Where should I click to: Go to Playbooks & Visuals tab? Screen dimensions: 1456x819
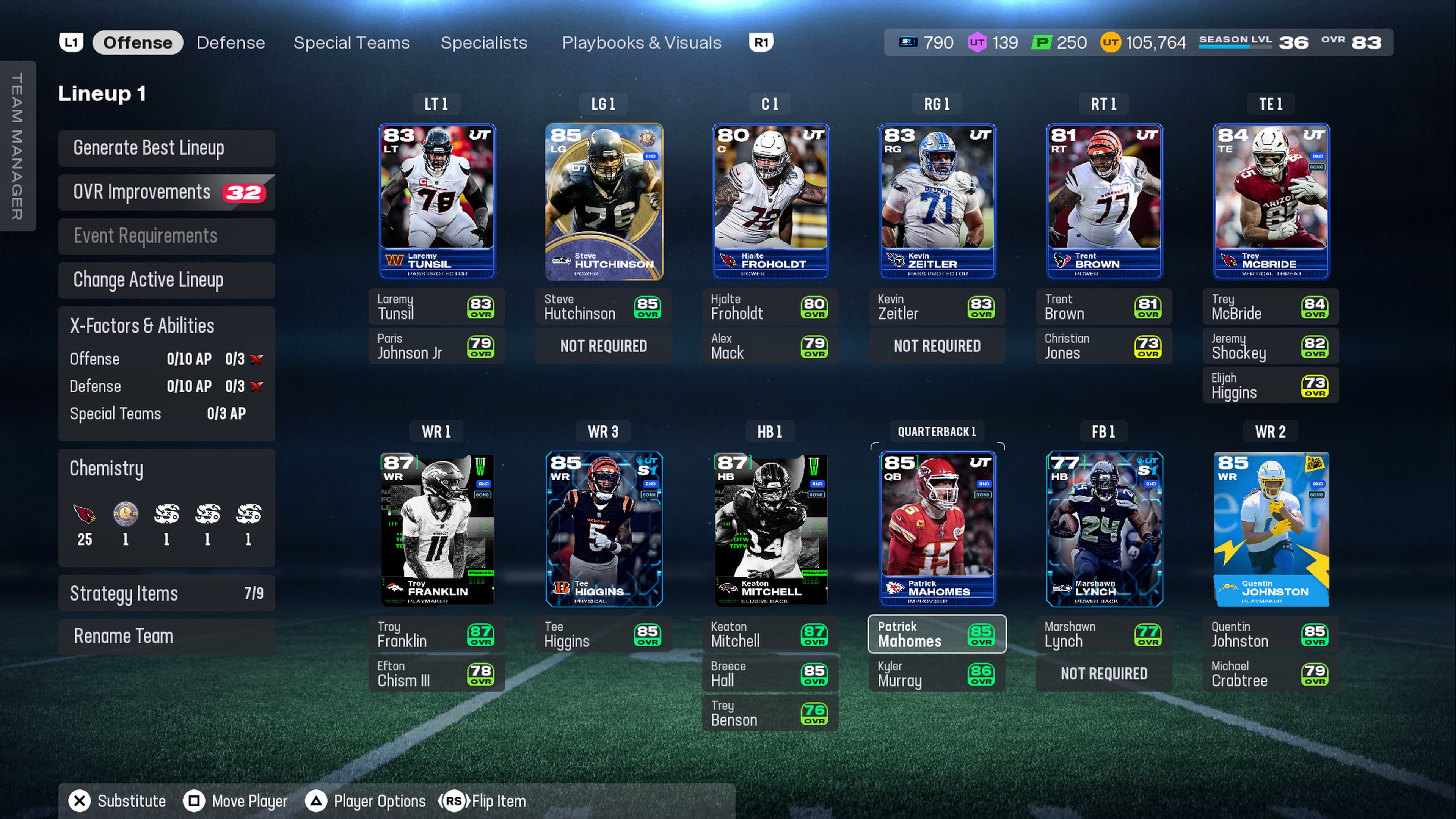[x=642, y=42]
